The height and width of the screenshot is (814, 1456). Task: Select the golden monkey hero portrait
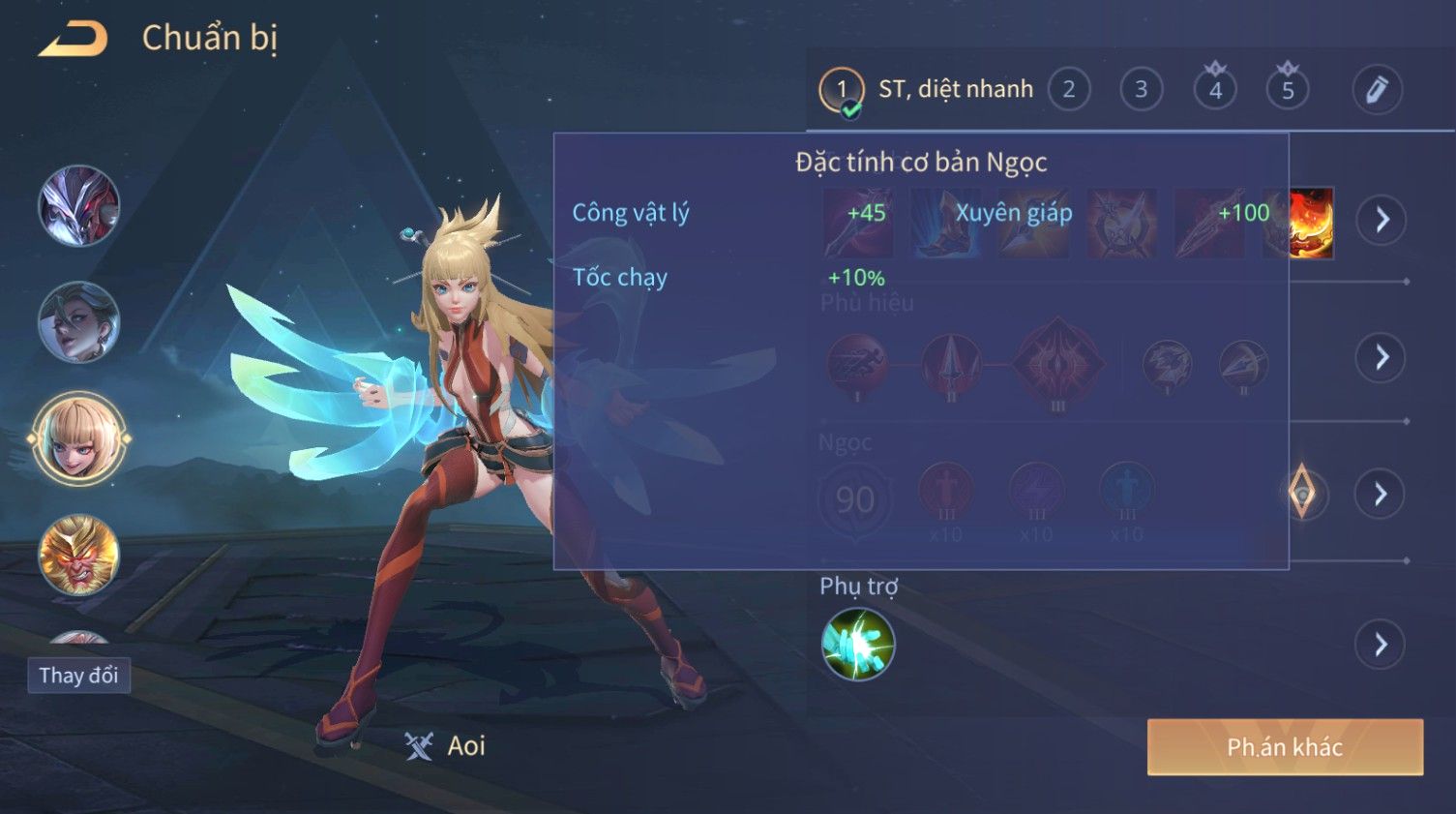pyautogui.click(x=79, y=555)
